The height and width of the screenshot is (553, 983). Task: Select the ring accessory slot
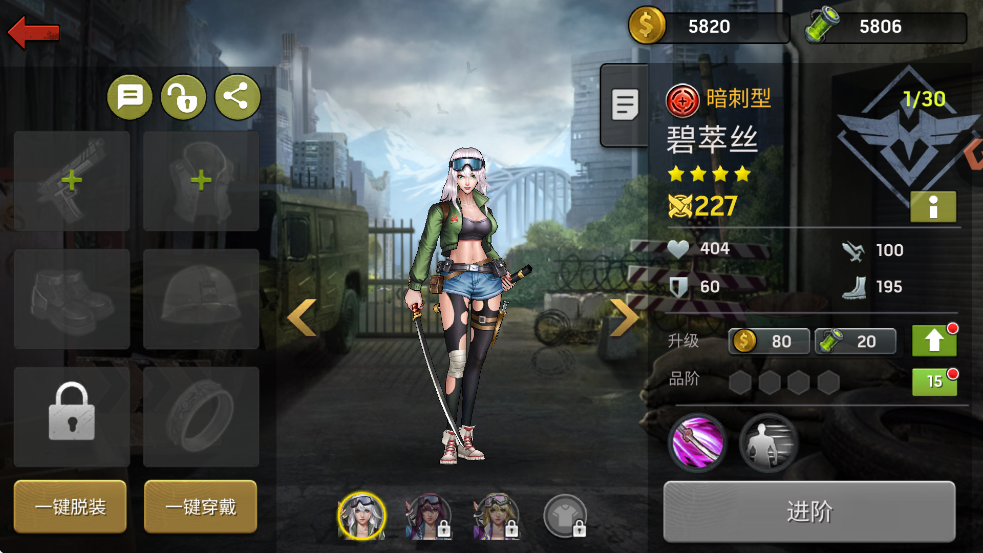pyautogui.click(x=201, y=416)
